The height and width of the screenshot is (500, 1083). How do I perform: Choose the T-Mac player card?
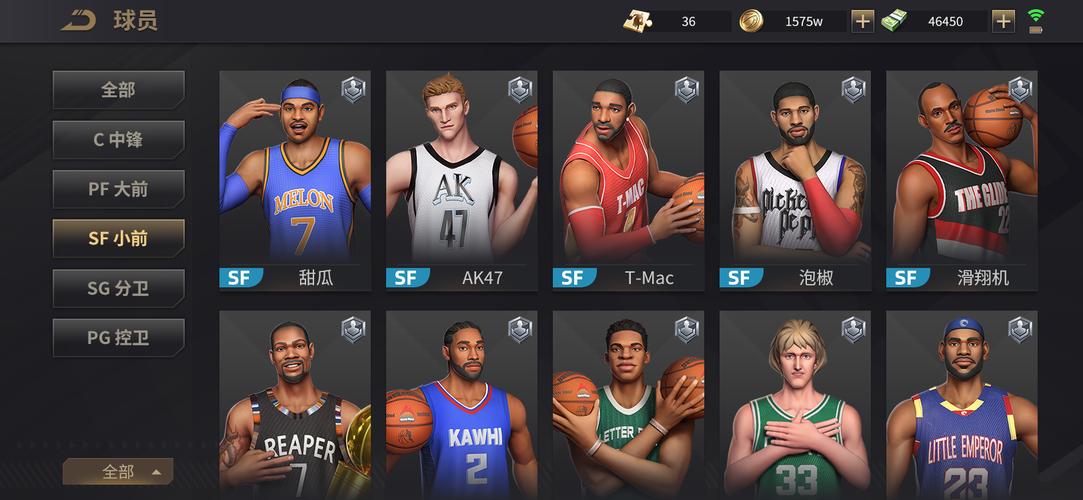pyautogui.click(x=628, y=180)
